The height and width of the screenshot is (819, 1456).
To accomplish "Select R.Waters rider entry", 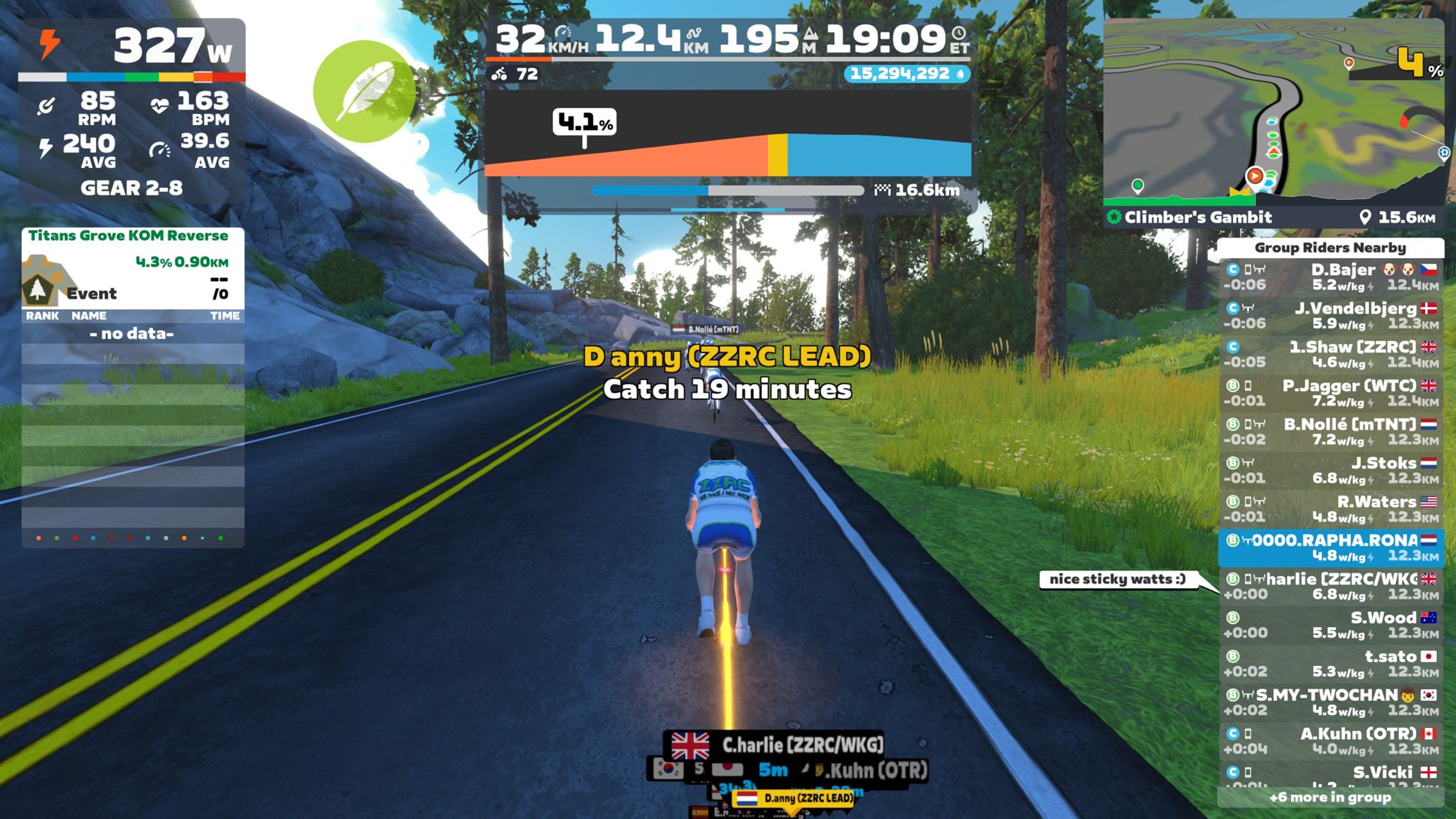I will click(1330, 509).
